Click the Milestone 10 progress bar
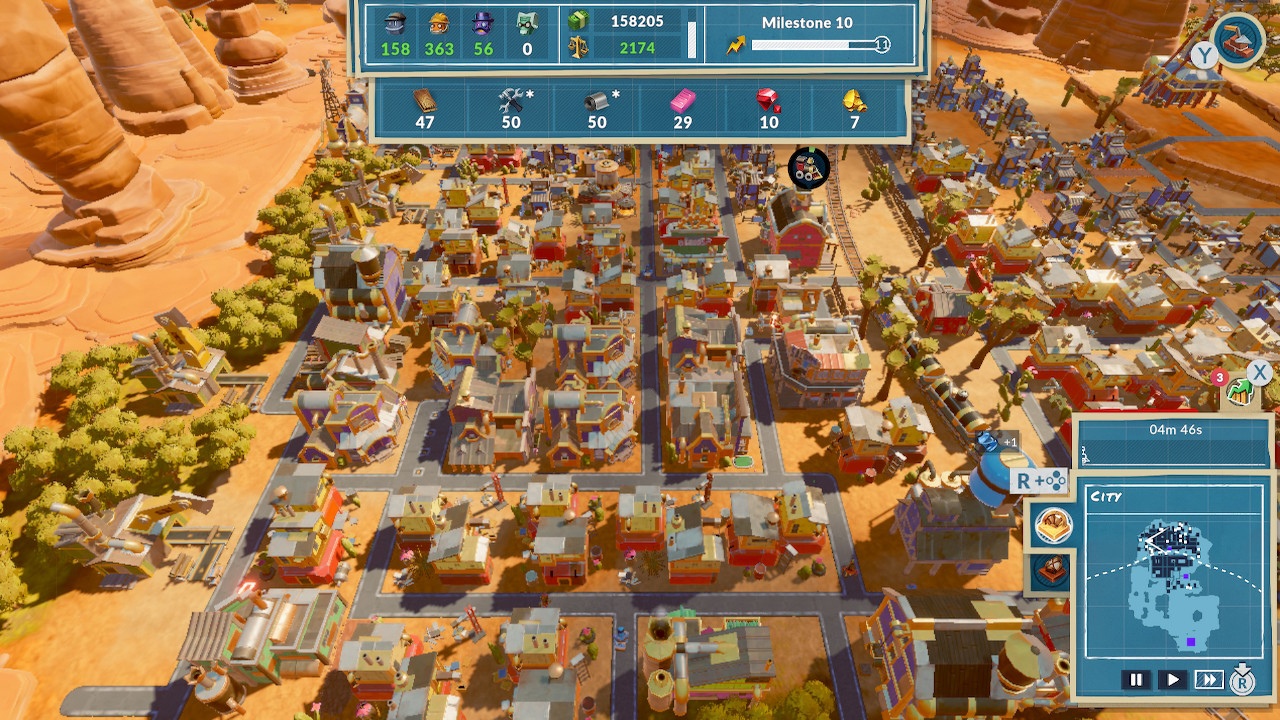Viewport: 1280px width, 720px height. [810, 45]
